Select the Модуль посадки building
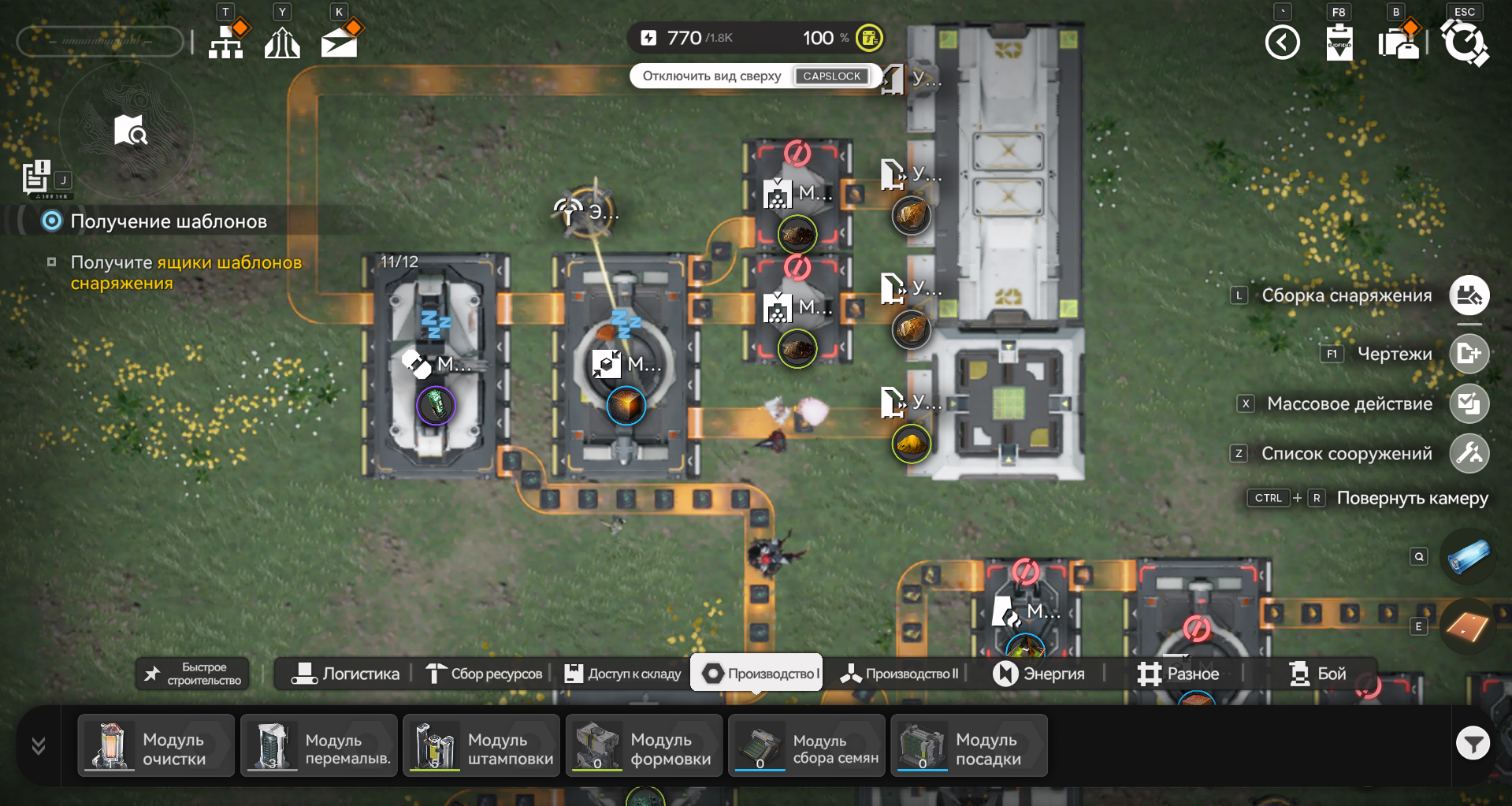 [969, 745]
